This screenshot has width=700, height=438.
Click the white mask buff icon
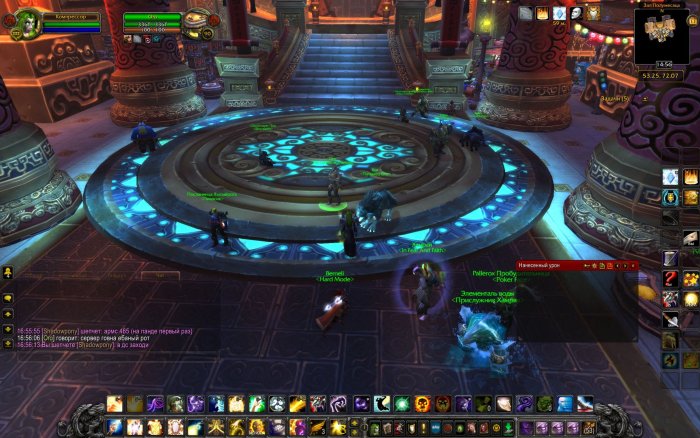[x=577, y=13]
